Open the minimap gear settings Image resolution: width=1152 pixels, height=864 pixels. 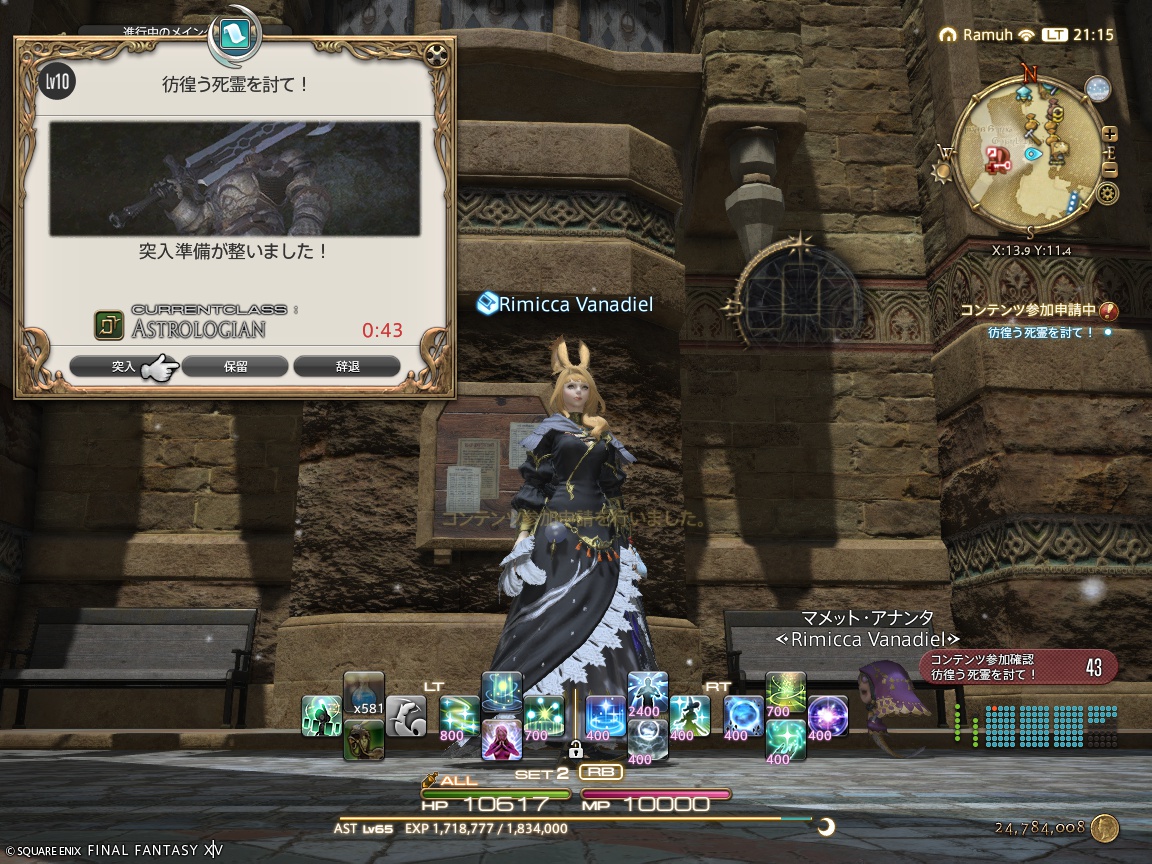click(x=1107, y=193)
